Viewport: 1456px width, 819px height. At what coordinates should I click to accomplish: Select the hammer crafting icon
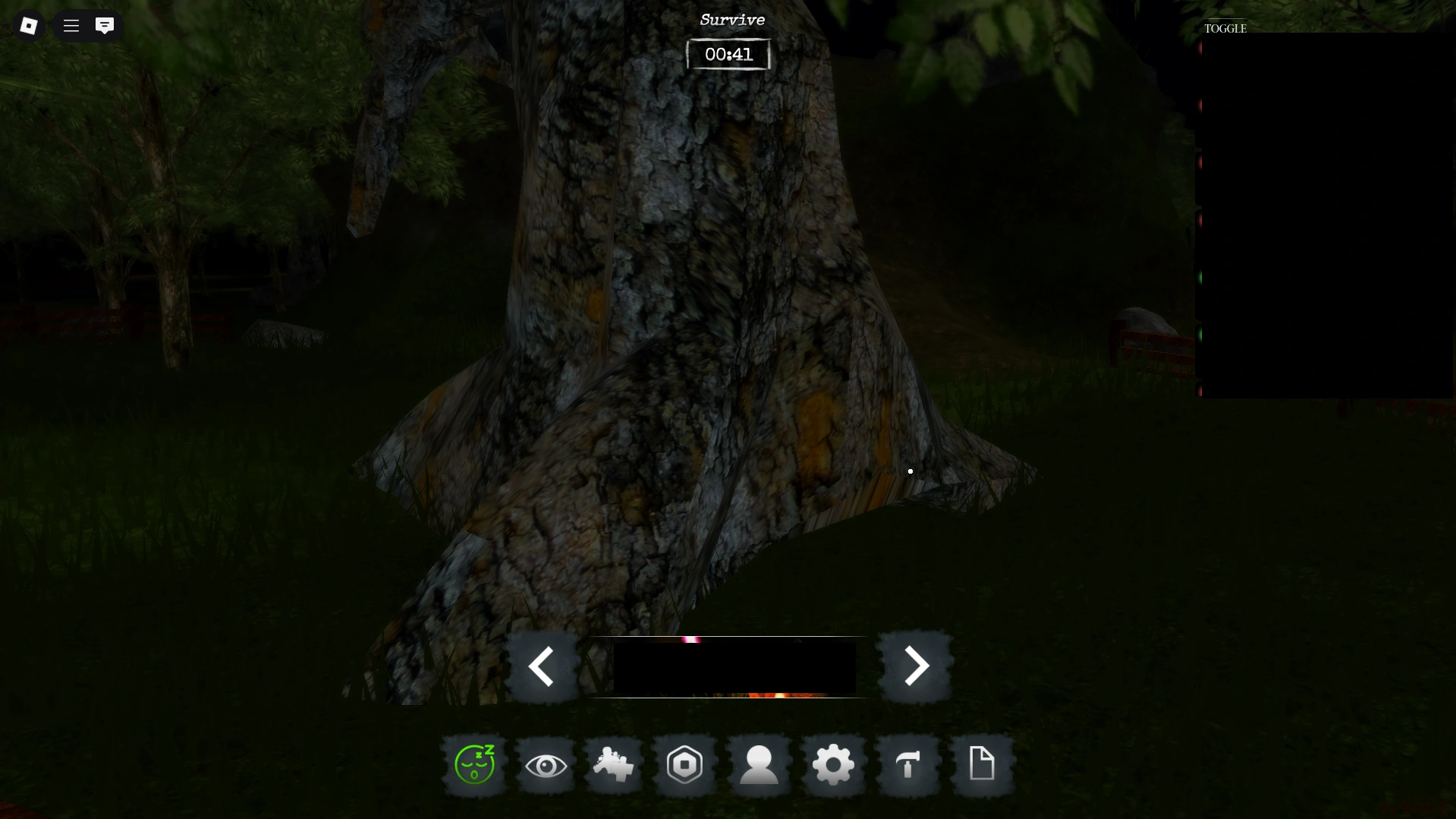pyautogui.click(x=907, y=765)
